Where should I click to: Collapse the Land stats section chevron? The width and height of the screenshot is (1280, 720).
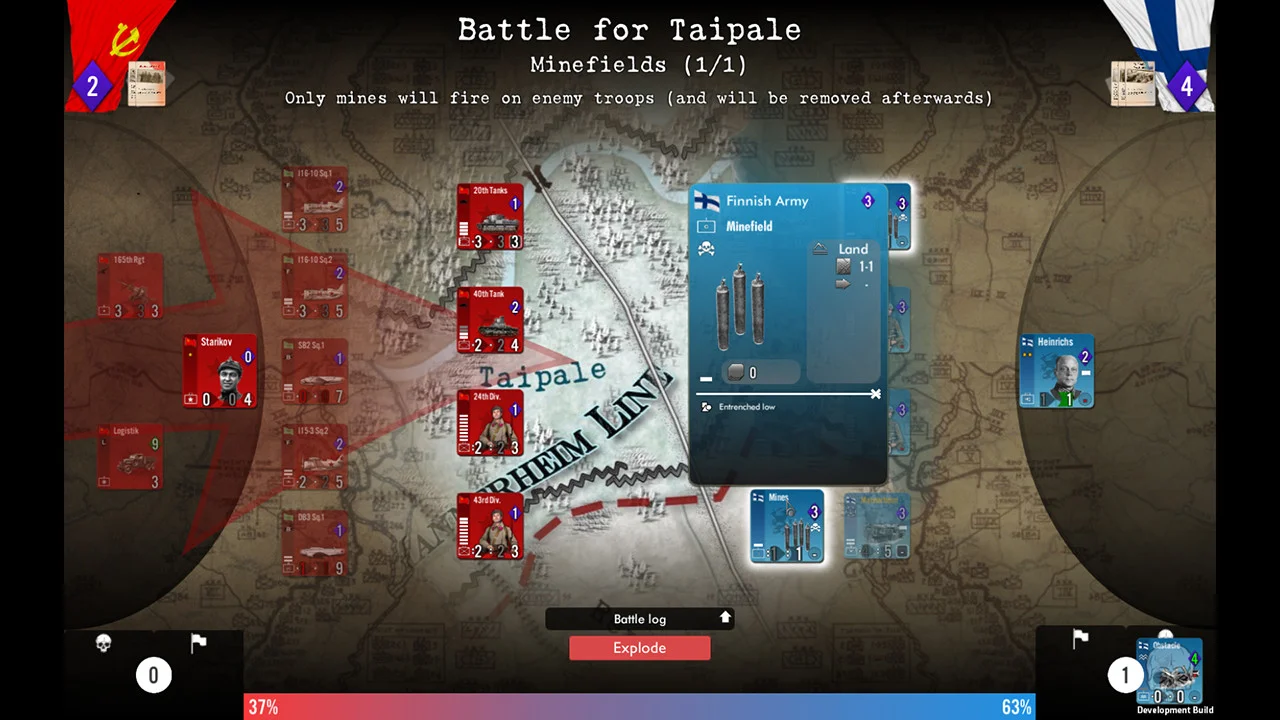point(822,249)
